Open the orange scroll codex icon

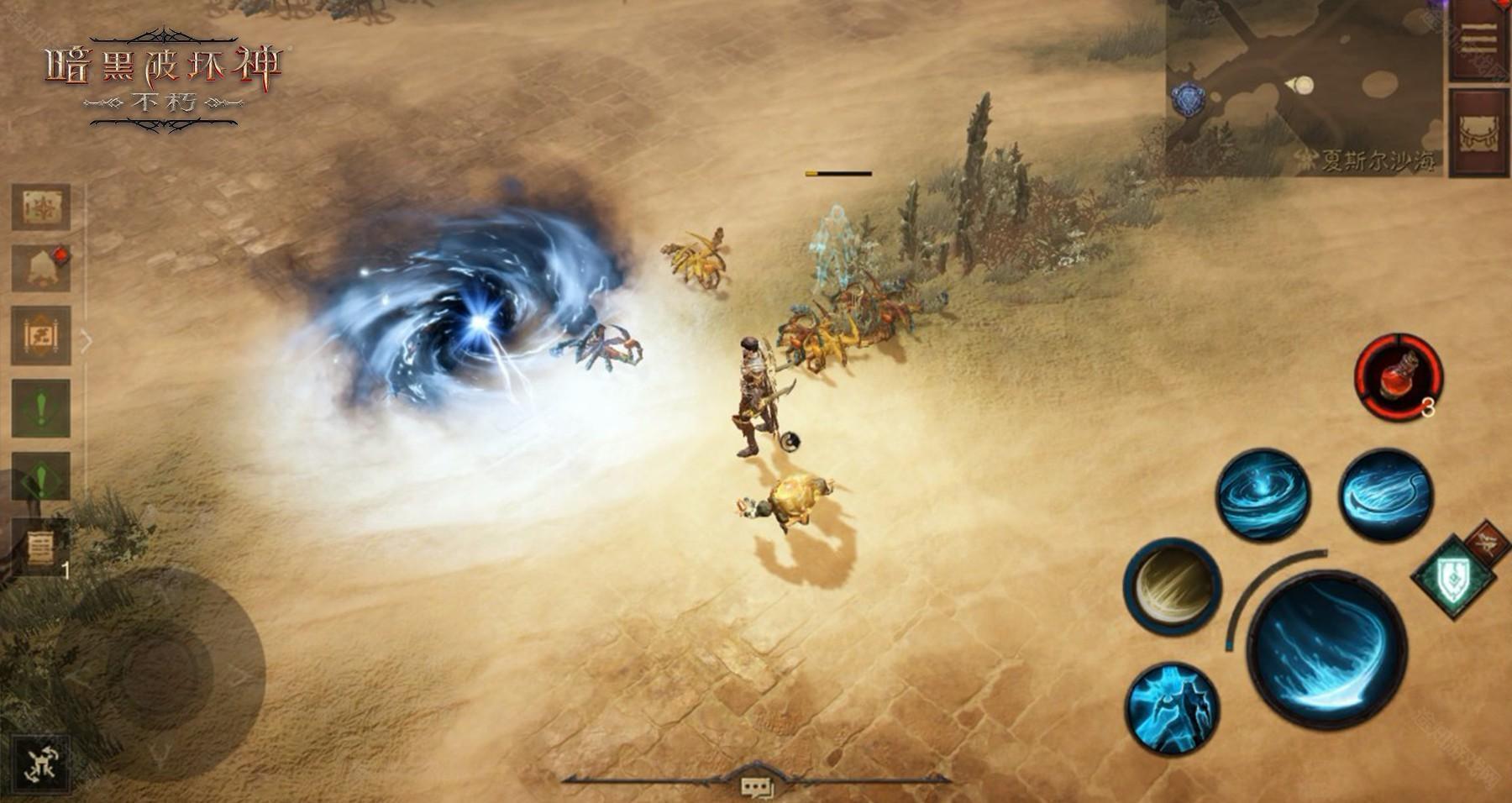(40, 335)
